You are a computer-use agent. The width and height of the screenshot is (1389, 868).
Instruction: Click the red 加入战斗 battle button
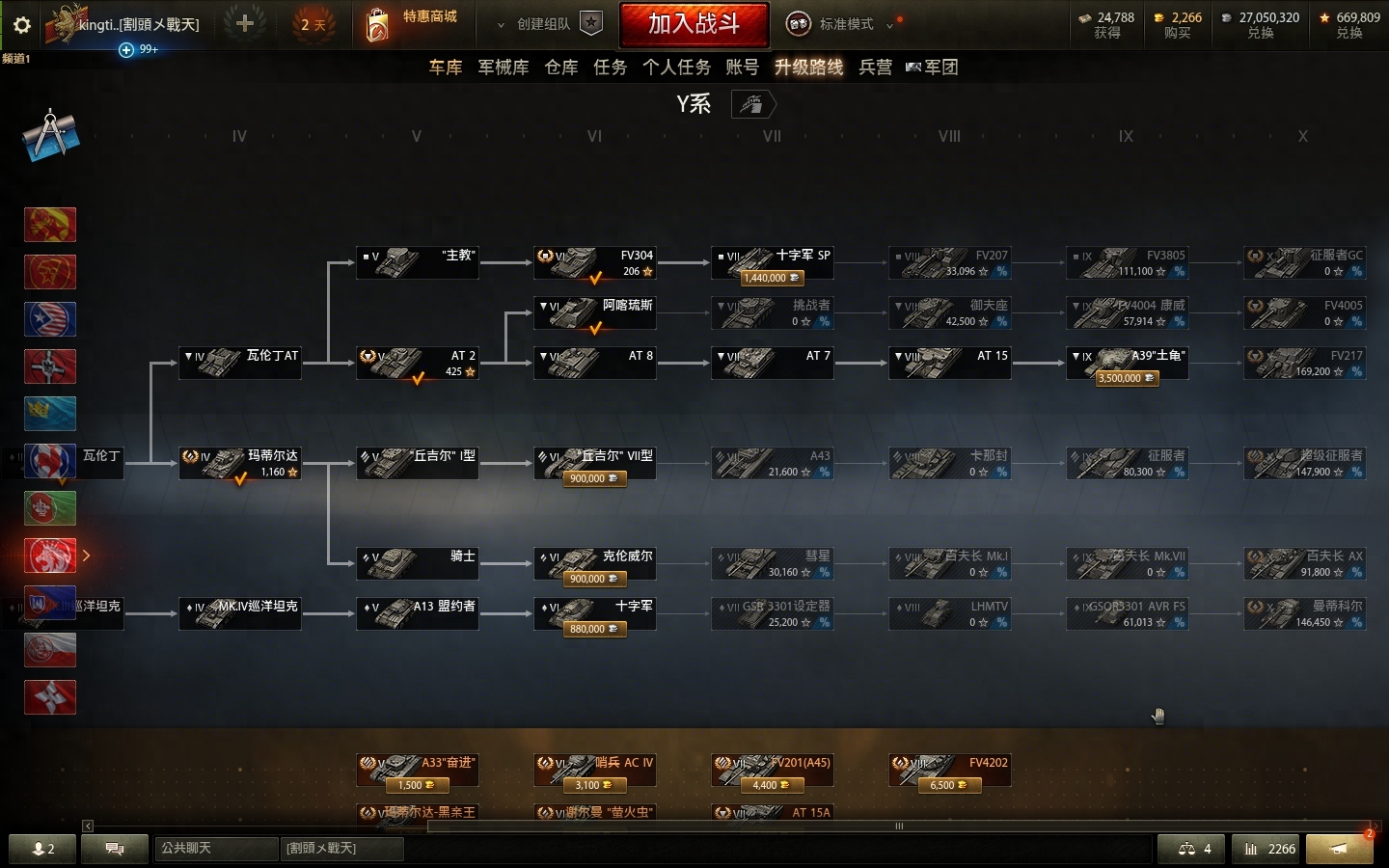coord(694,24)
